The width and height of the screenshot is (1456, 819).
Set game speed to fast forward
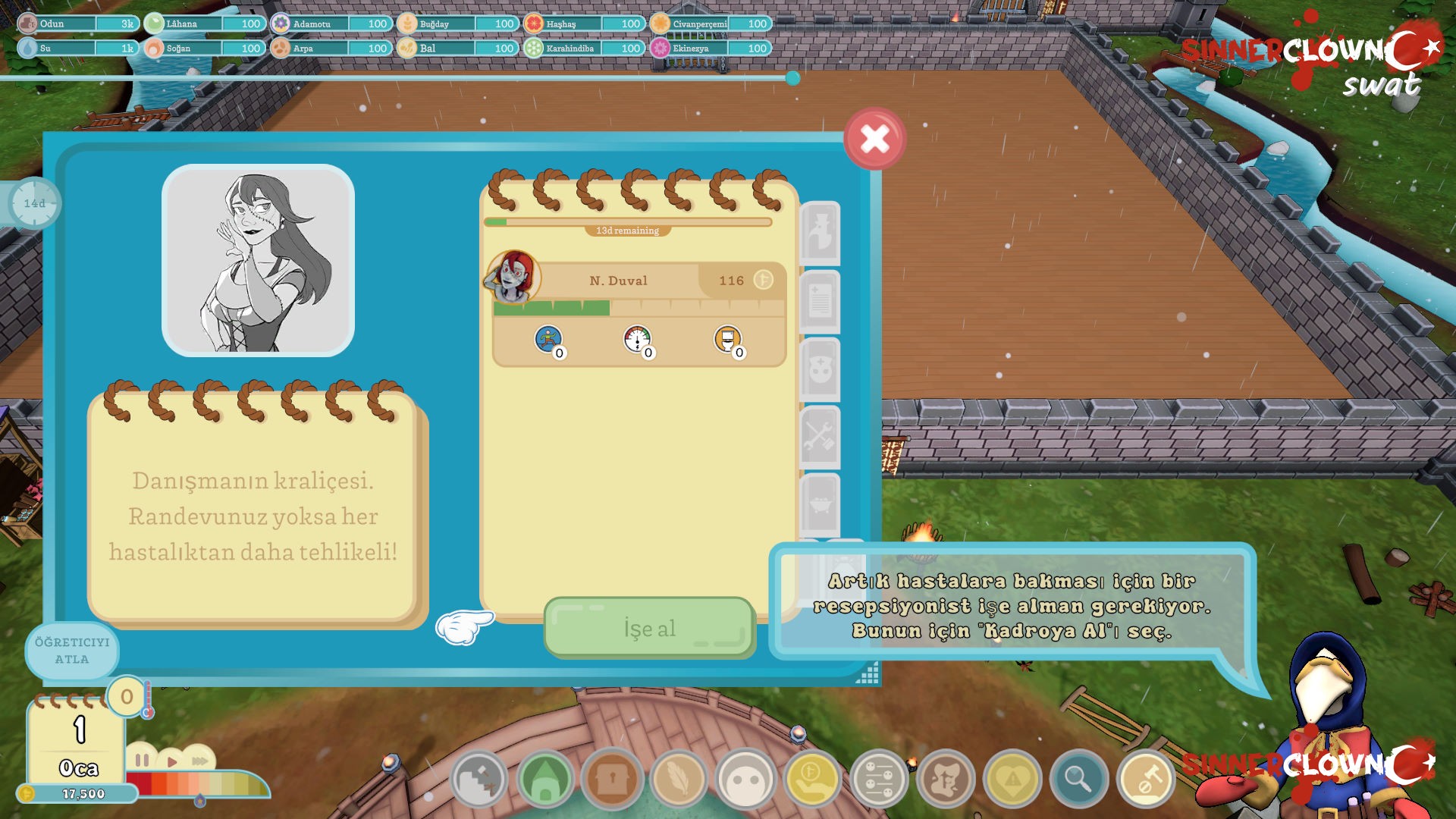coord(199,761)
